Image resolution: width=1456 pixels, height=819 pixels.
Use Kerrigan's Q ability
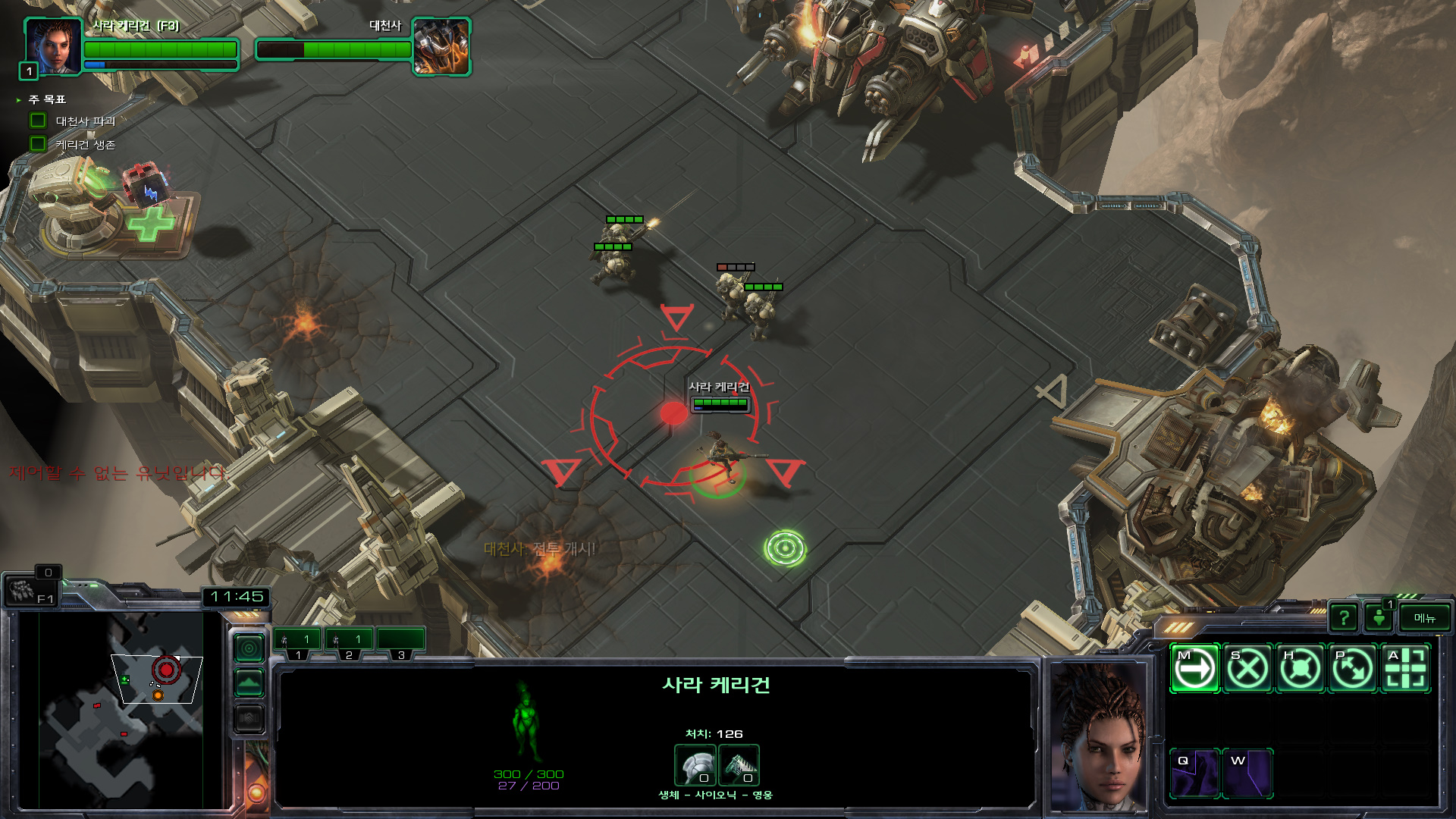point(1194,773)
